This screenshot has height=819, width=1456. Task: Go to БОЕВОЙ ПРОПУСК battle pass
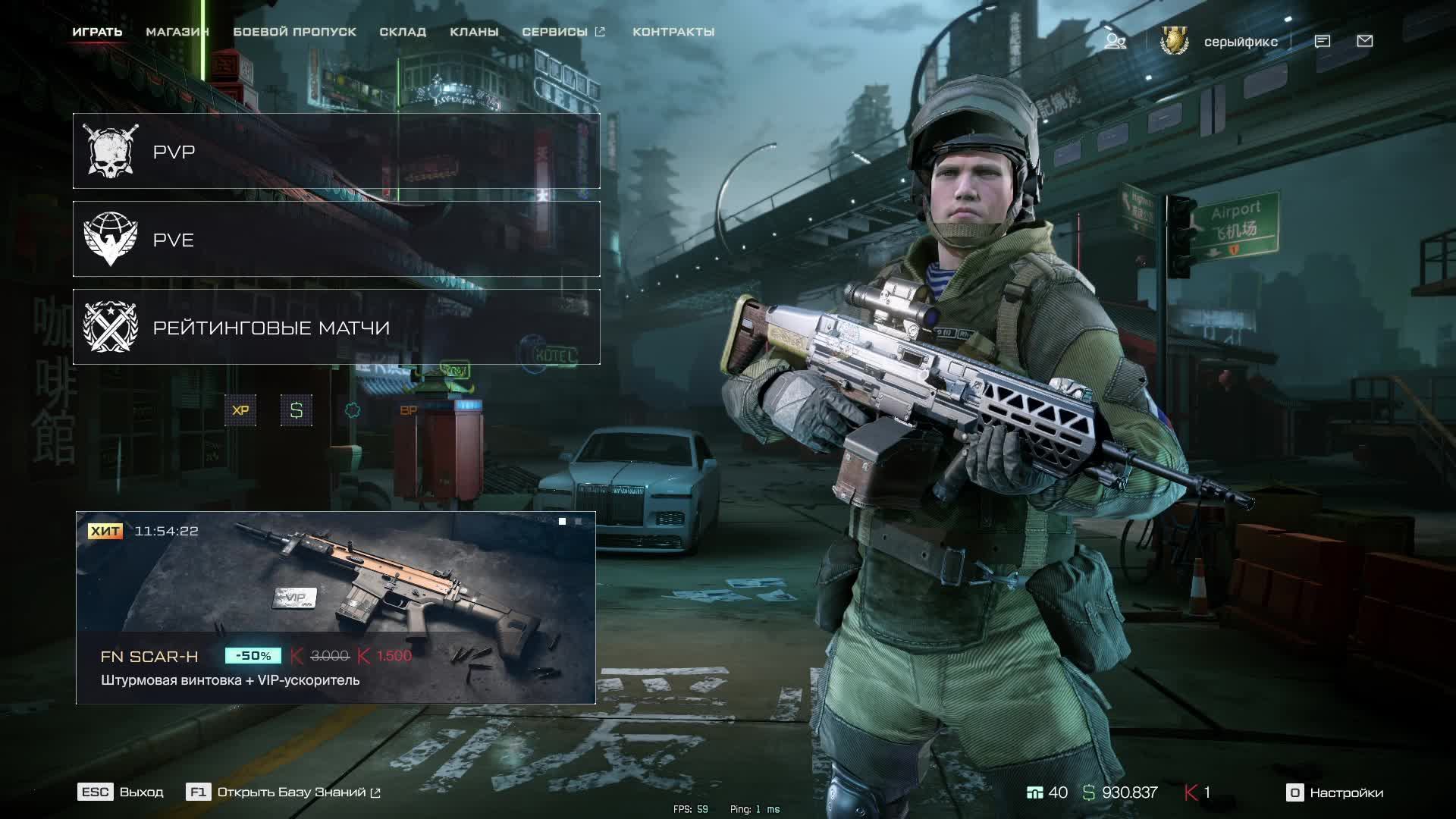coord(294,32)
